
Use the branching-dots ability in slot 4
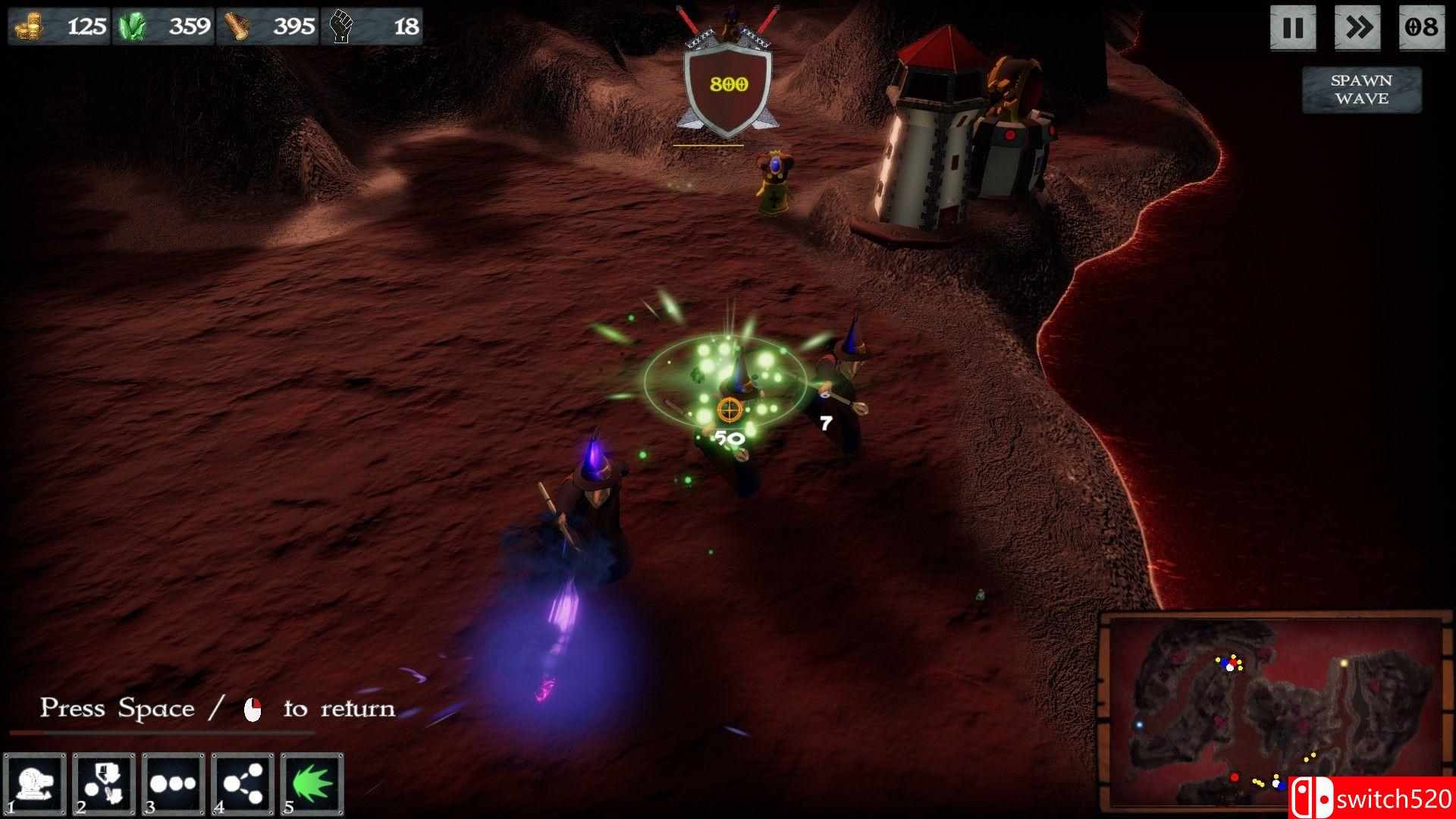[x=243, y=784]
